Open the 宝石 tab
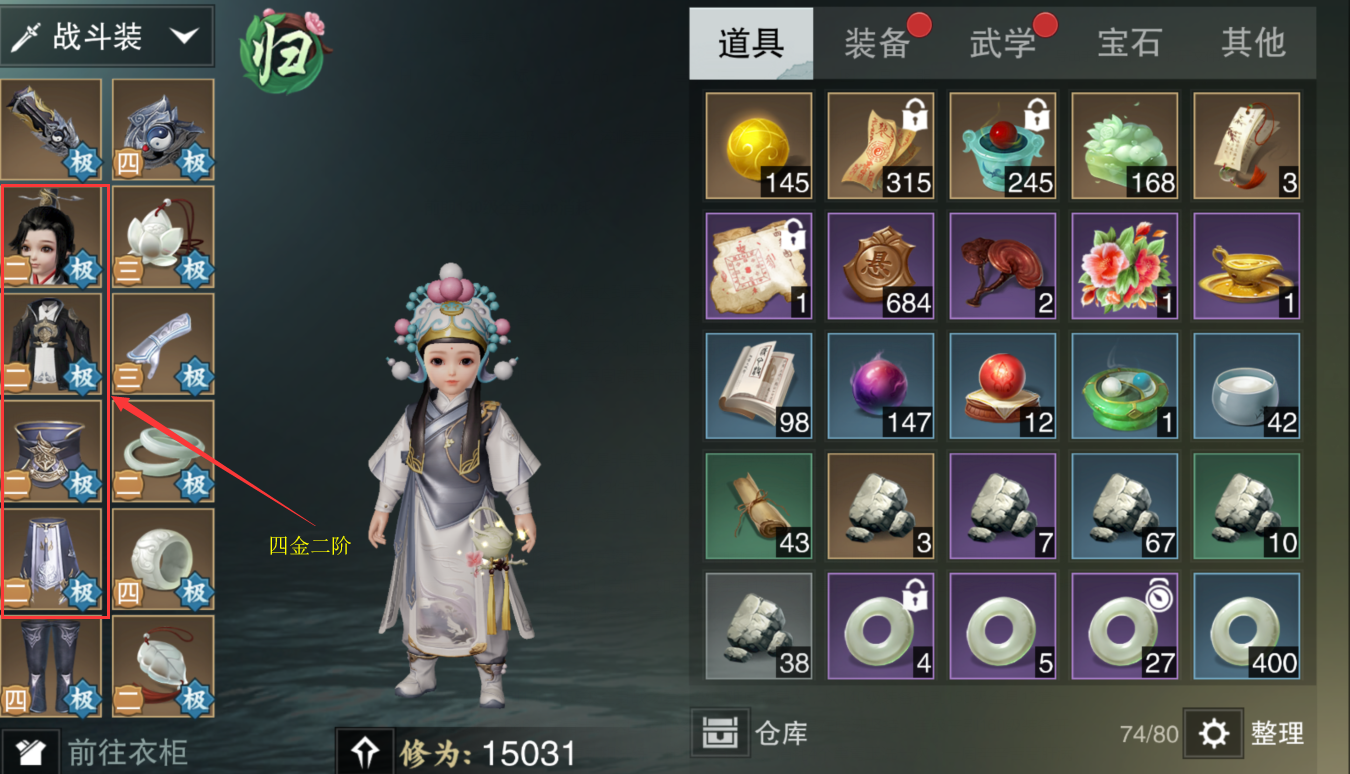Image resolution: width=1350 pixels, height=774 pixels. 1128,45
